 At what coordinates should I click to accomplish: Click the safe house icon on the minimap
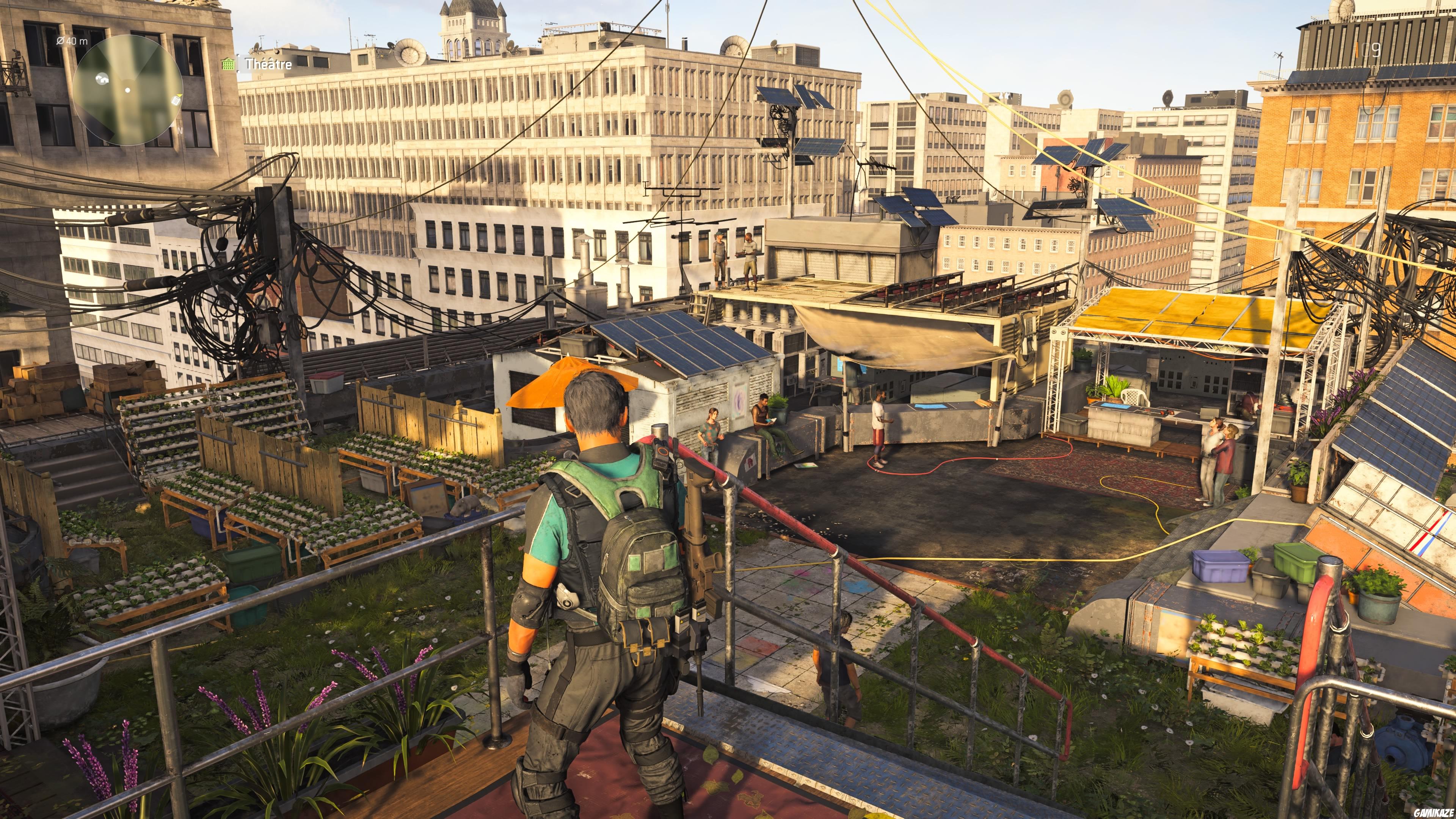click(103, 80)
